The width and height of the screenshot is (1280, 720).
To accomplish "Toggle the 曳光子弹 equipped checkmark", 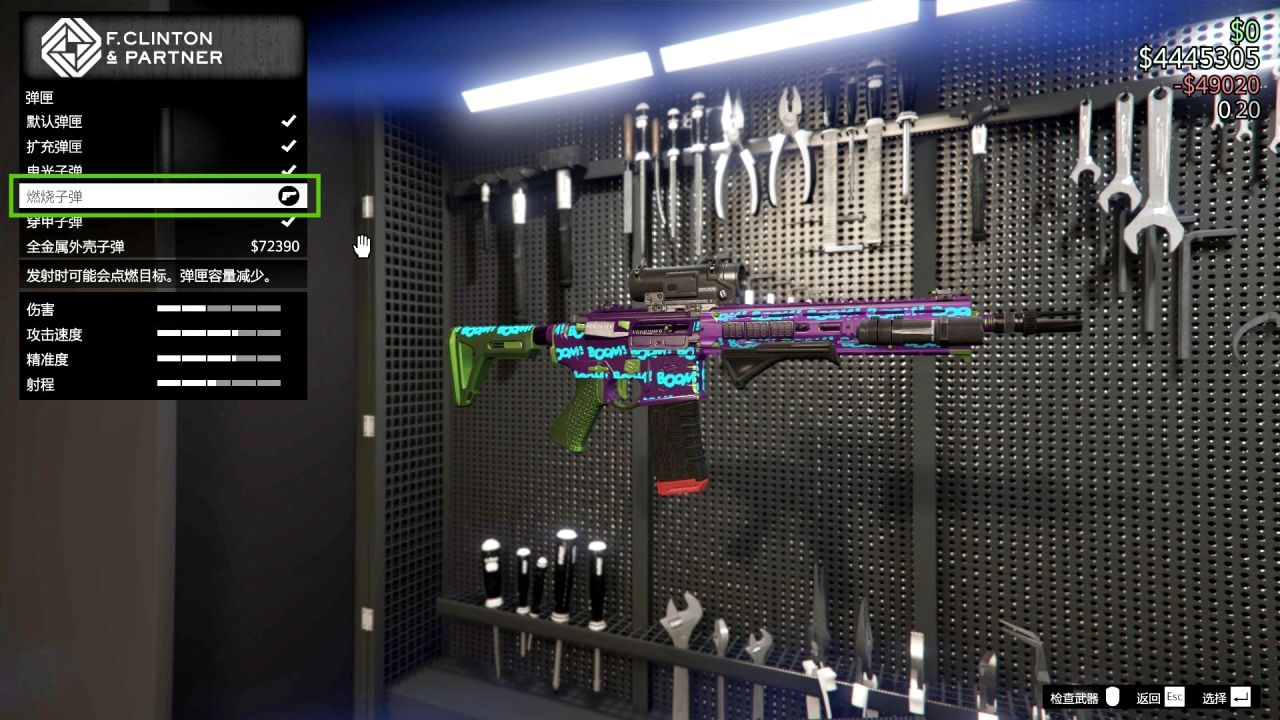I will tap(289, 170).
